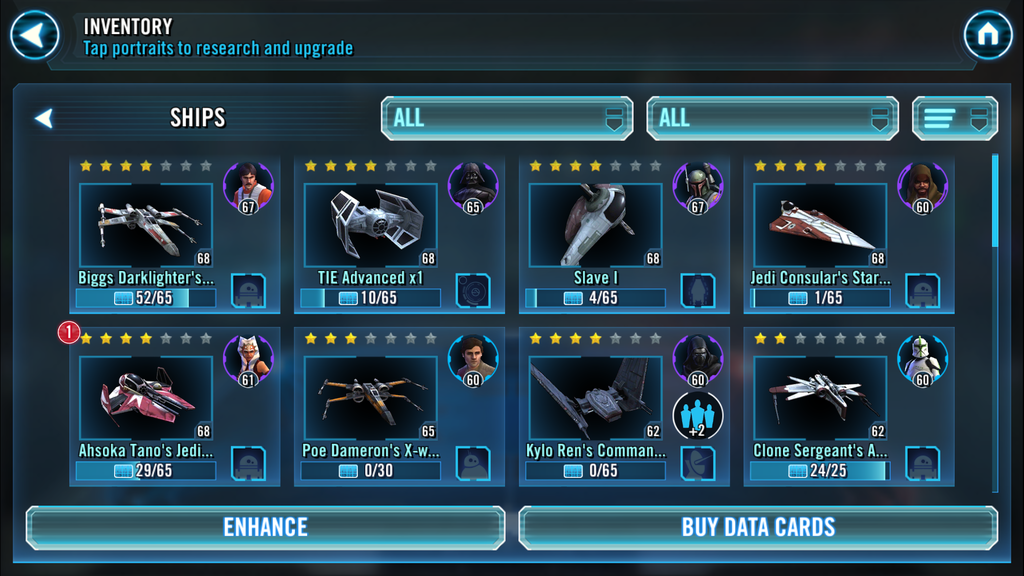Click Darth Vader's pilot portrait
This screenshot has width=1024, height=576.
473,185
